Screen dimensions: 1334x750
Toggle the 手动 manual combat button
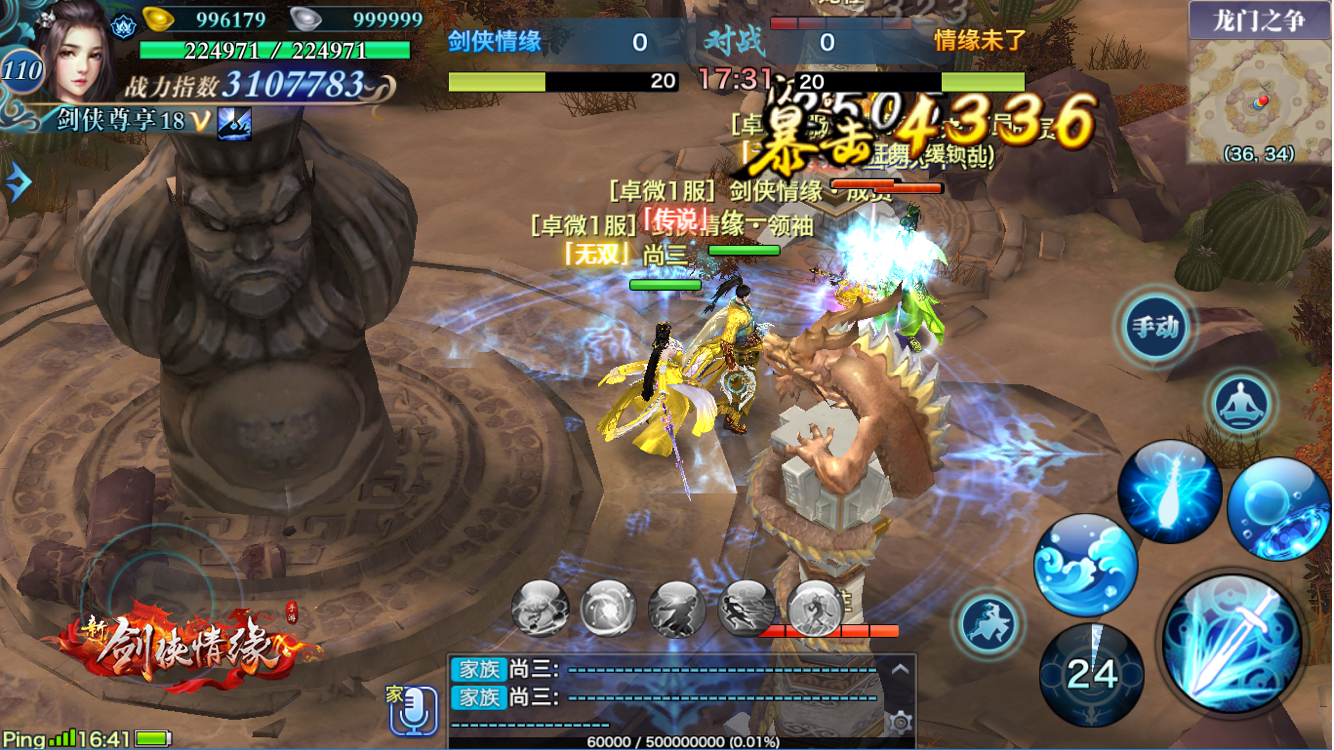point(1156,326)
